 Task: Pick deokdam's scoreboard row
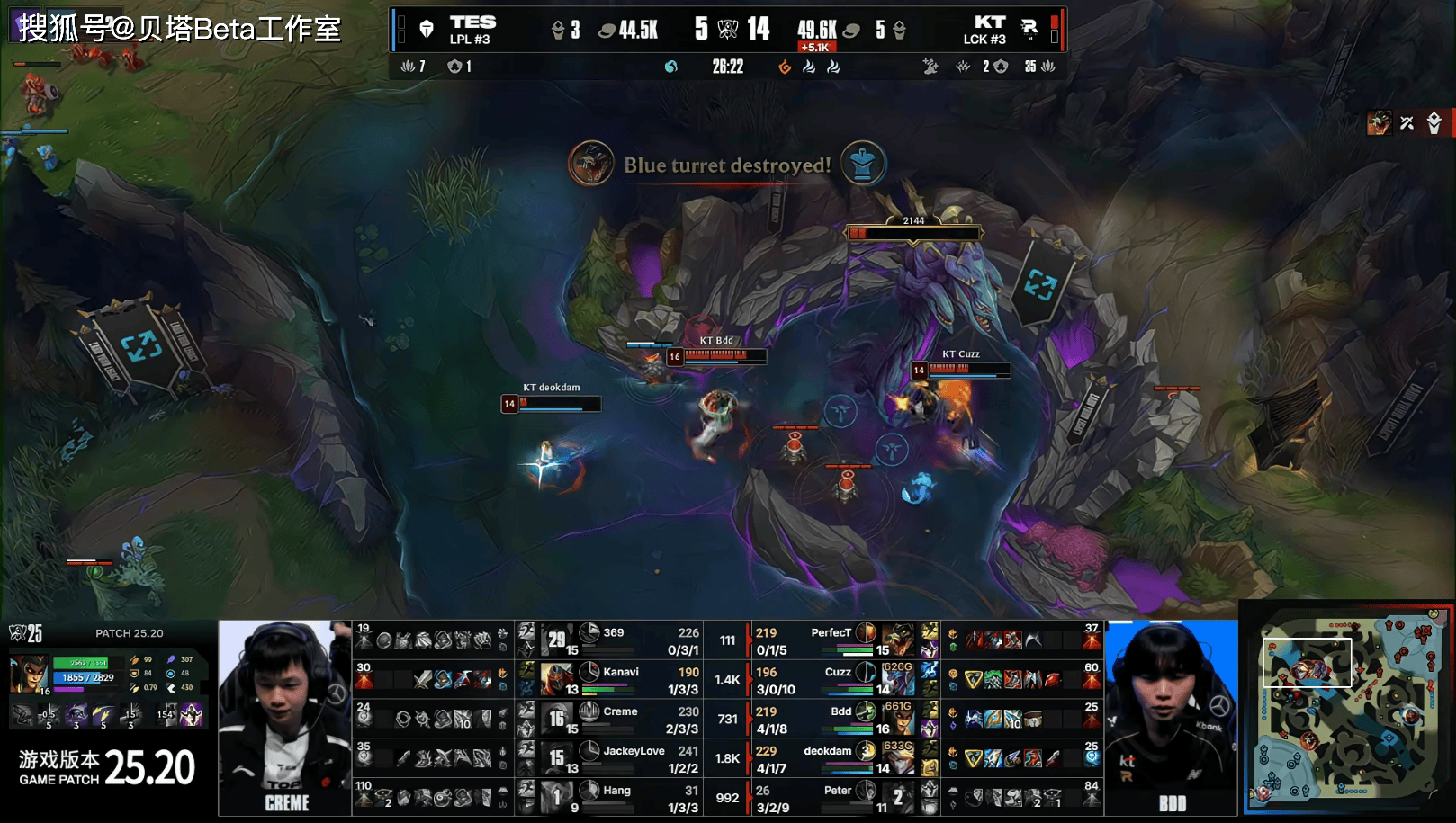click(832, 758)
